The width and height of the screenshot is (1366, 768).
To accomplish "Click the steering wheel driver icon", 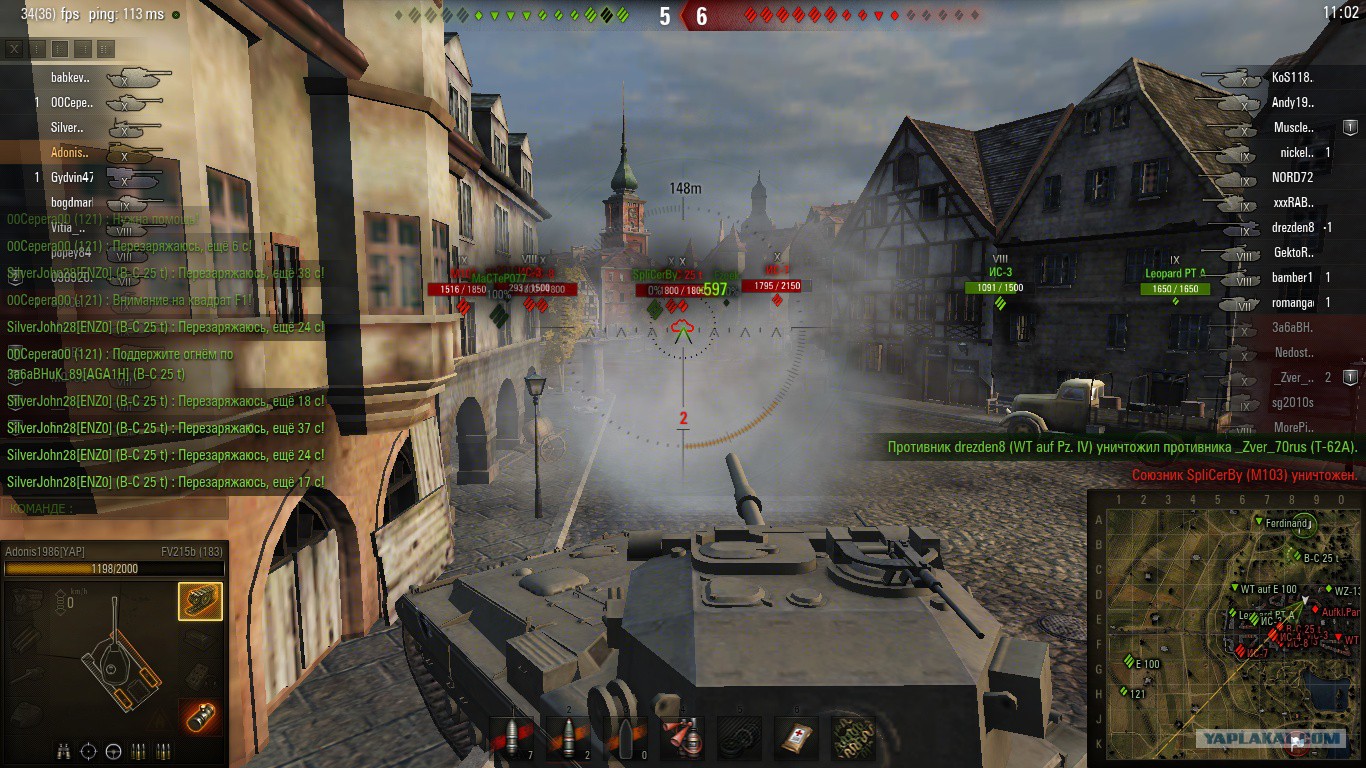I will (113, 751).
